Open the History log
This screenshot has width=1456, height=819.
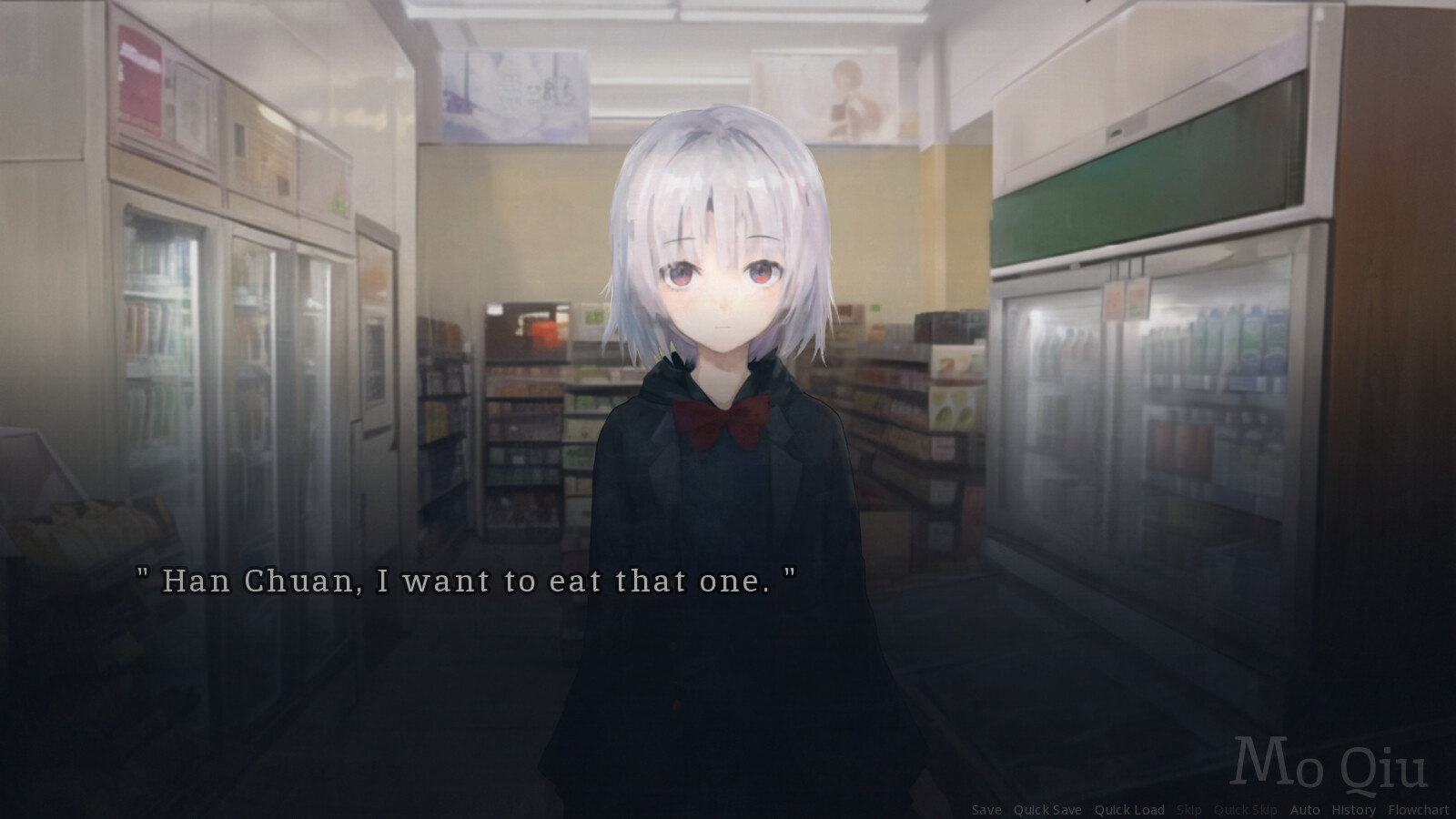click(1355, 809)
